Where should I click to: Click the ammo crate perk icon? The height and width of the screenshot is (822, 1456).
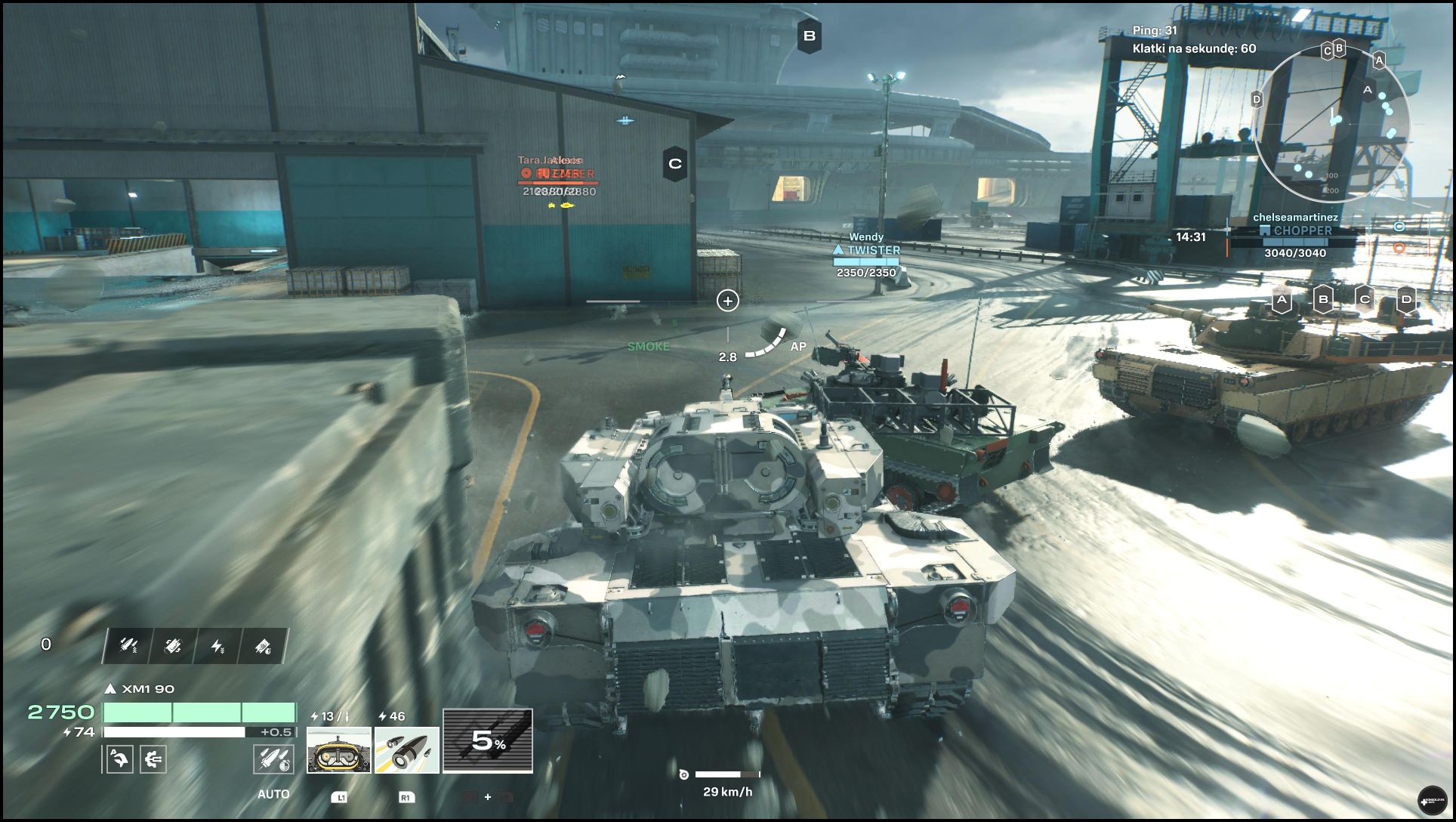click(x=262, y=646)
